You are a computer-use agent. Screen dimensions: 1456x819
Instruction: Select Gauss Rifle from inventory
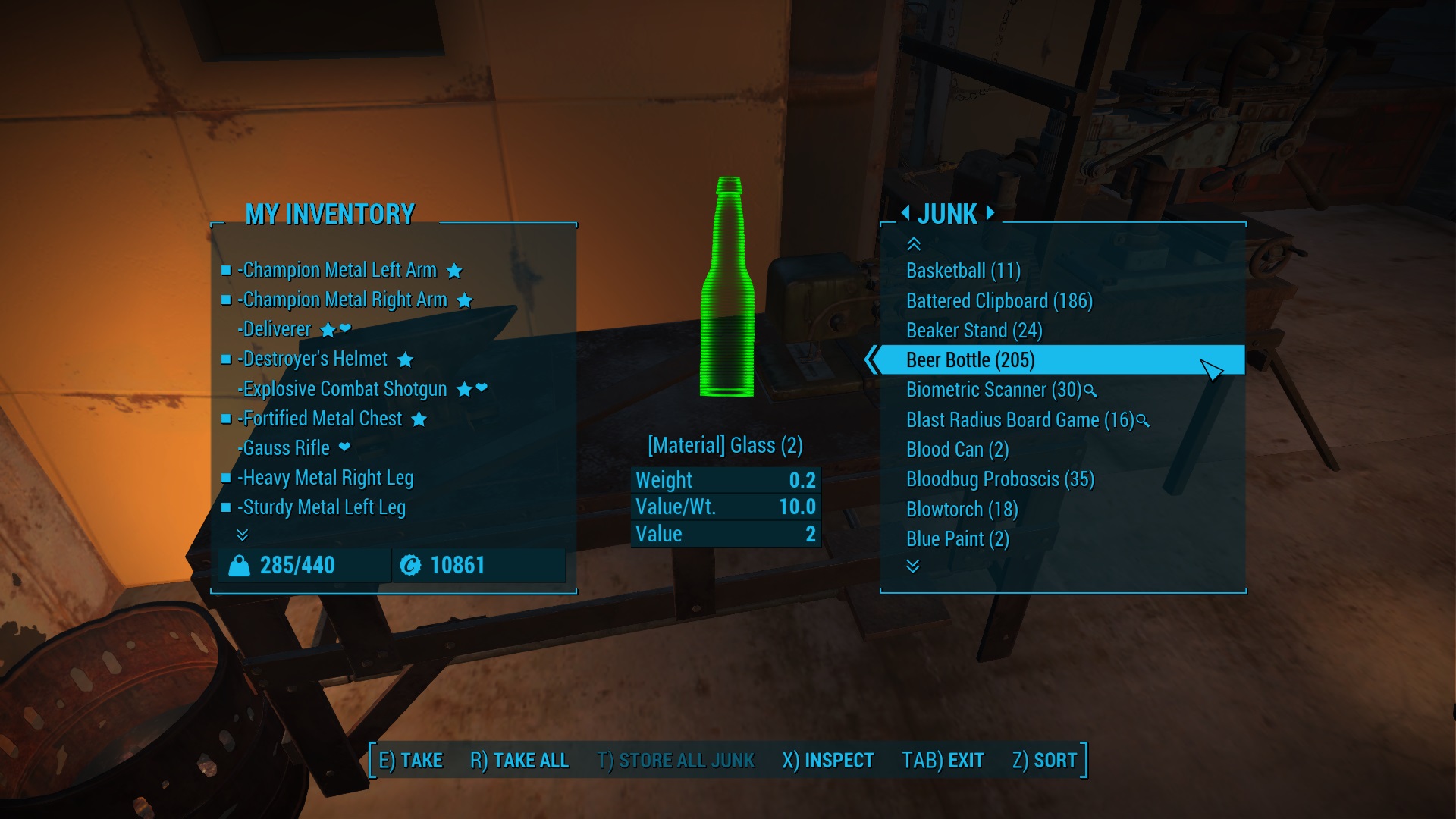pyautogui.click(x=286, y=448)
